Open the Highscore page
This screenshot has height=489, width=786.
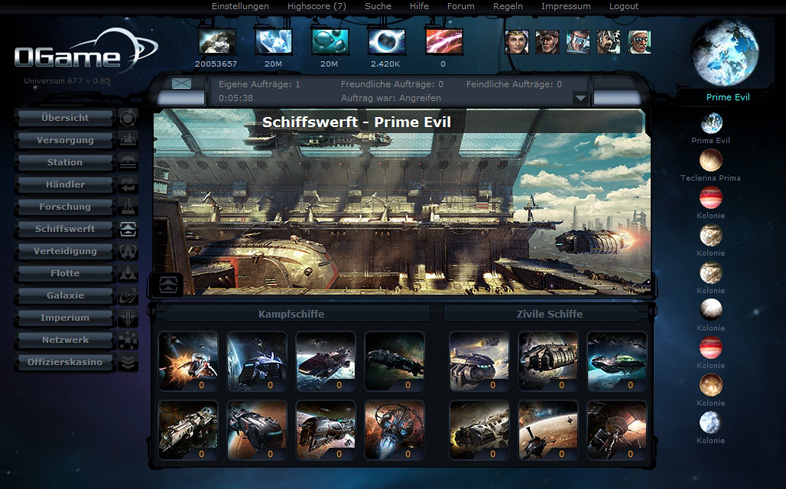pyautogui.click(x=316, y=6)
